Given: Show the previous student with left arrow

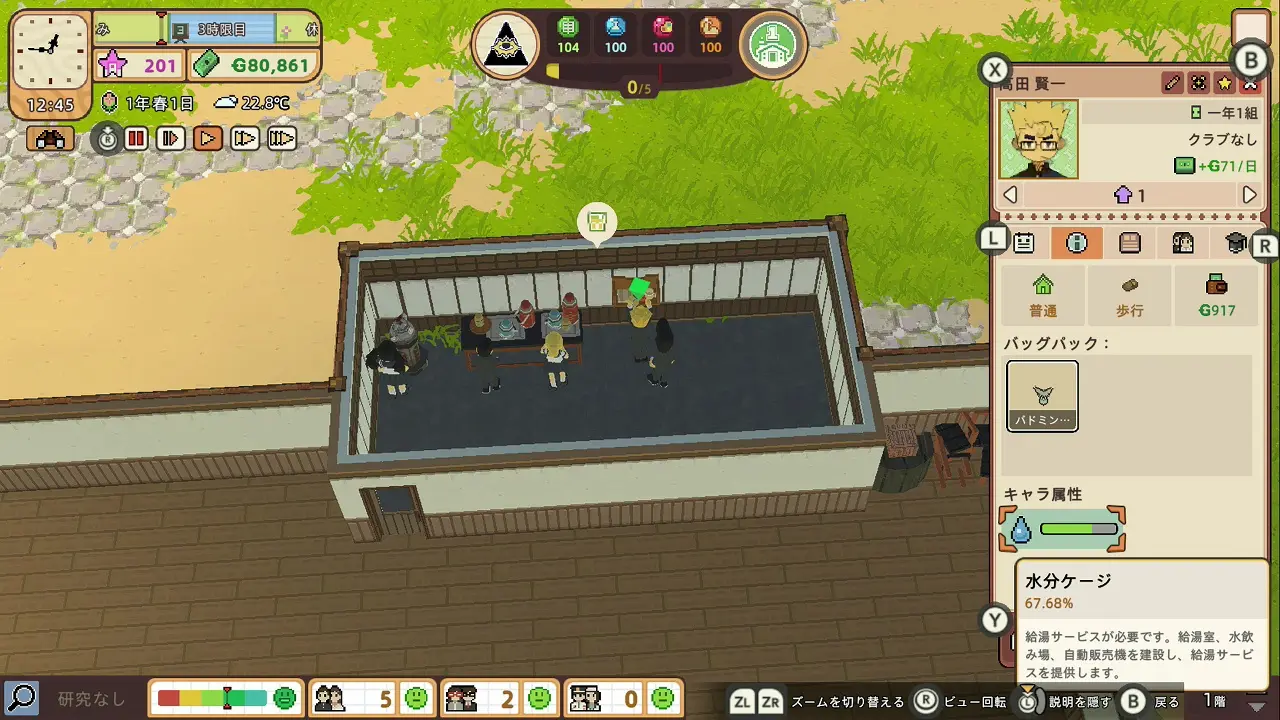Looking at the screenshot, I should point(1010,195).
